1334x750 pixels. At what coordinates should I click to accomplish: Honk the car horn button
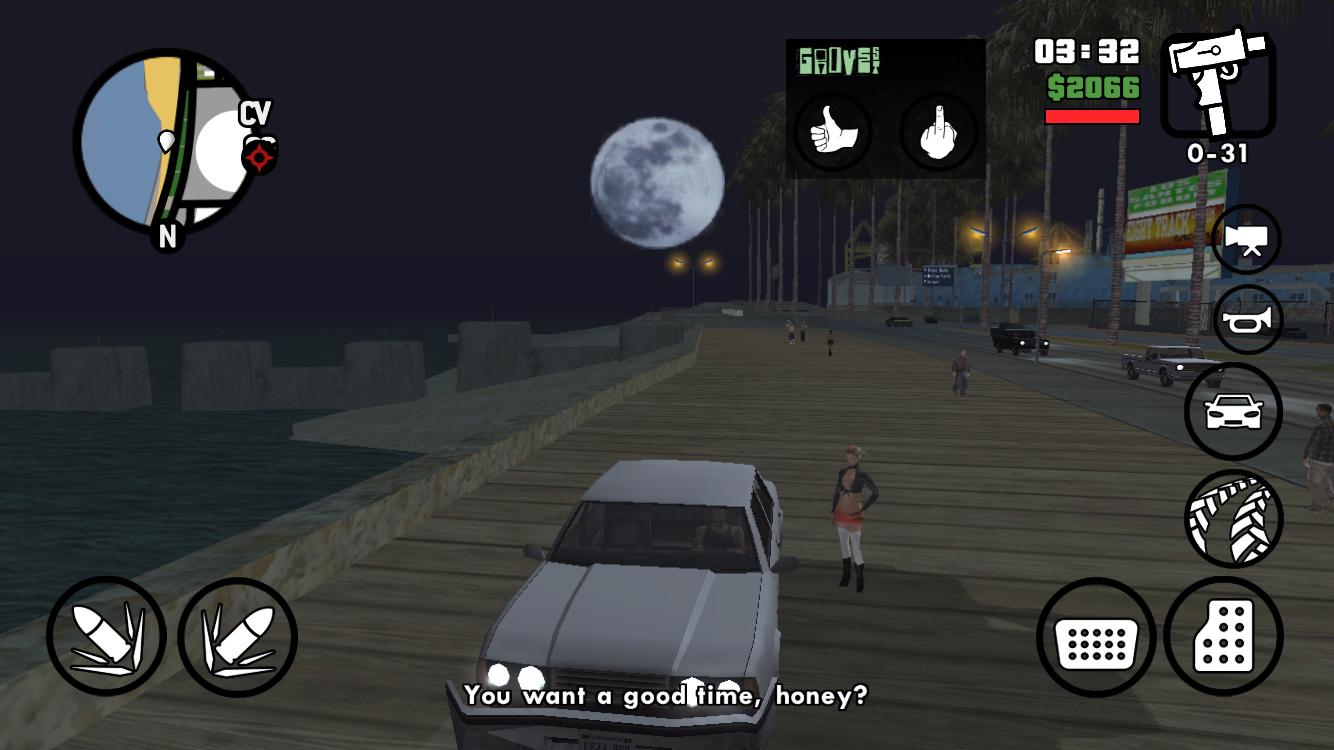click(x=1246, y=320)
